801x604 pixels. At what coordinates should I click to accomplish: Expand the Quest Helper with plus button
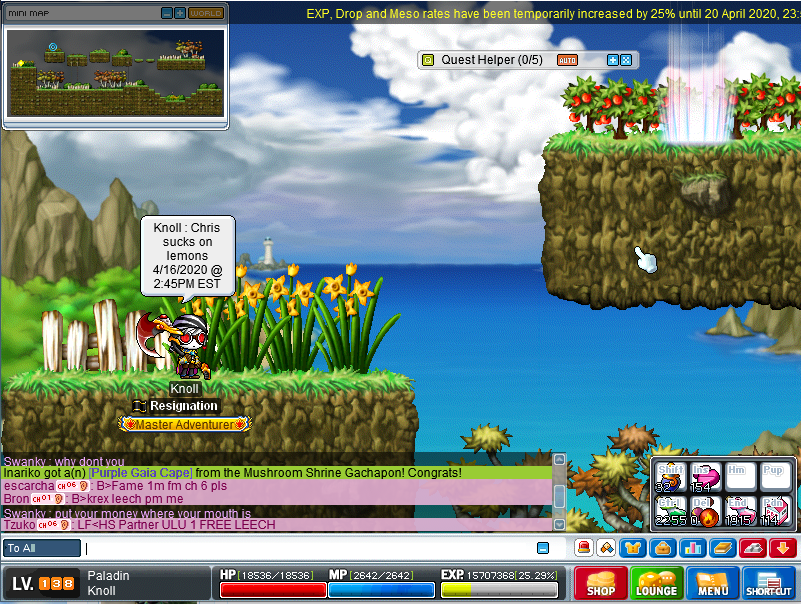(x=613, y=60)
